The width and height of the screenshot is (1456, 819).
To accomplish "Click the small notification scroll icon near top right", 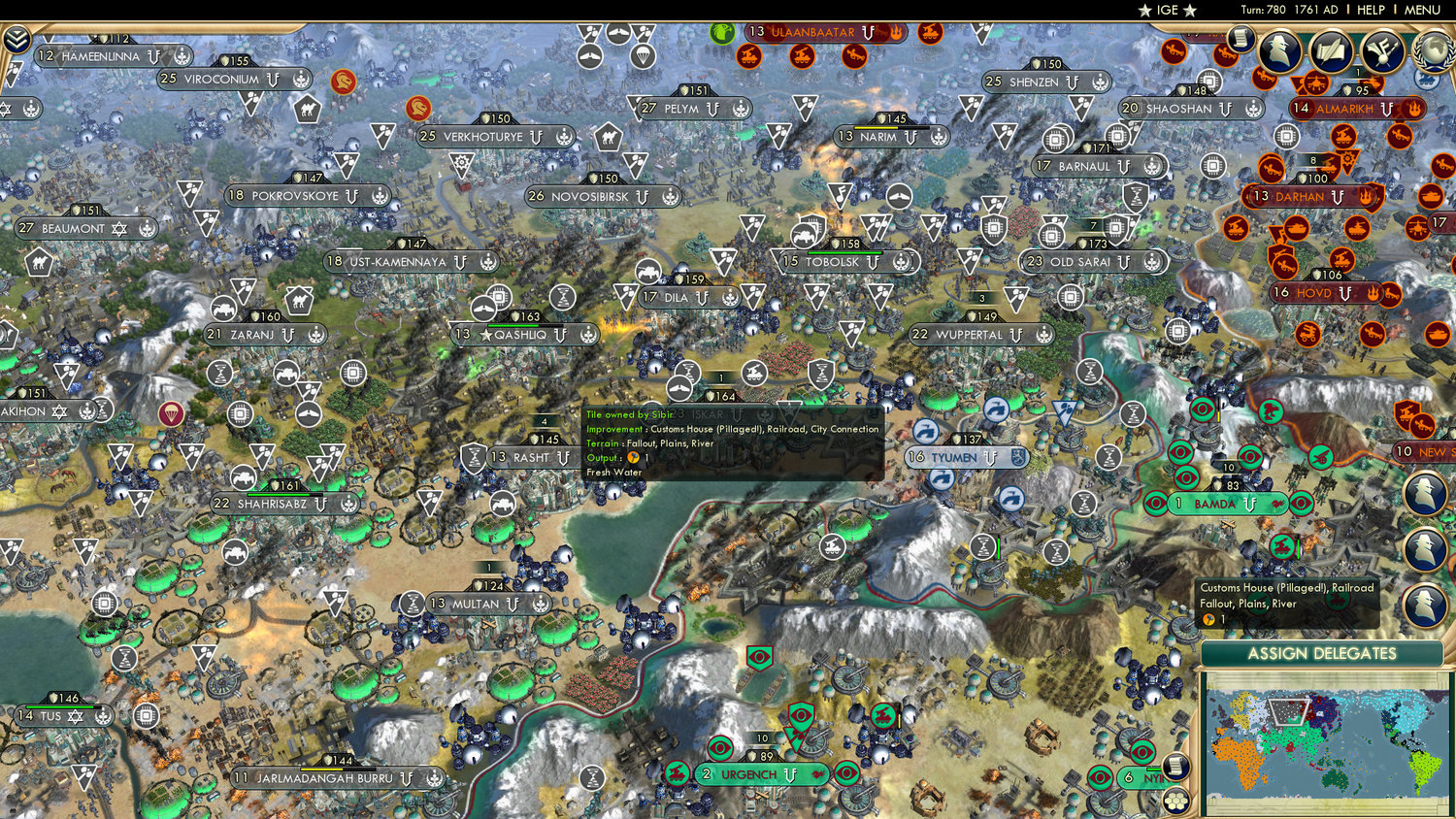I will point(1241,40).
